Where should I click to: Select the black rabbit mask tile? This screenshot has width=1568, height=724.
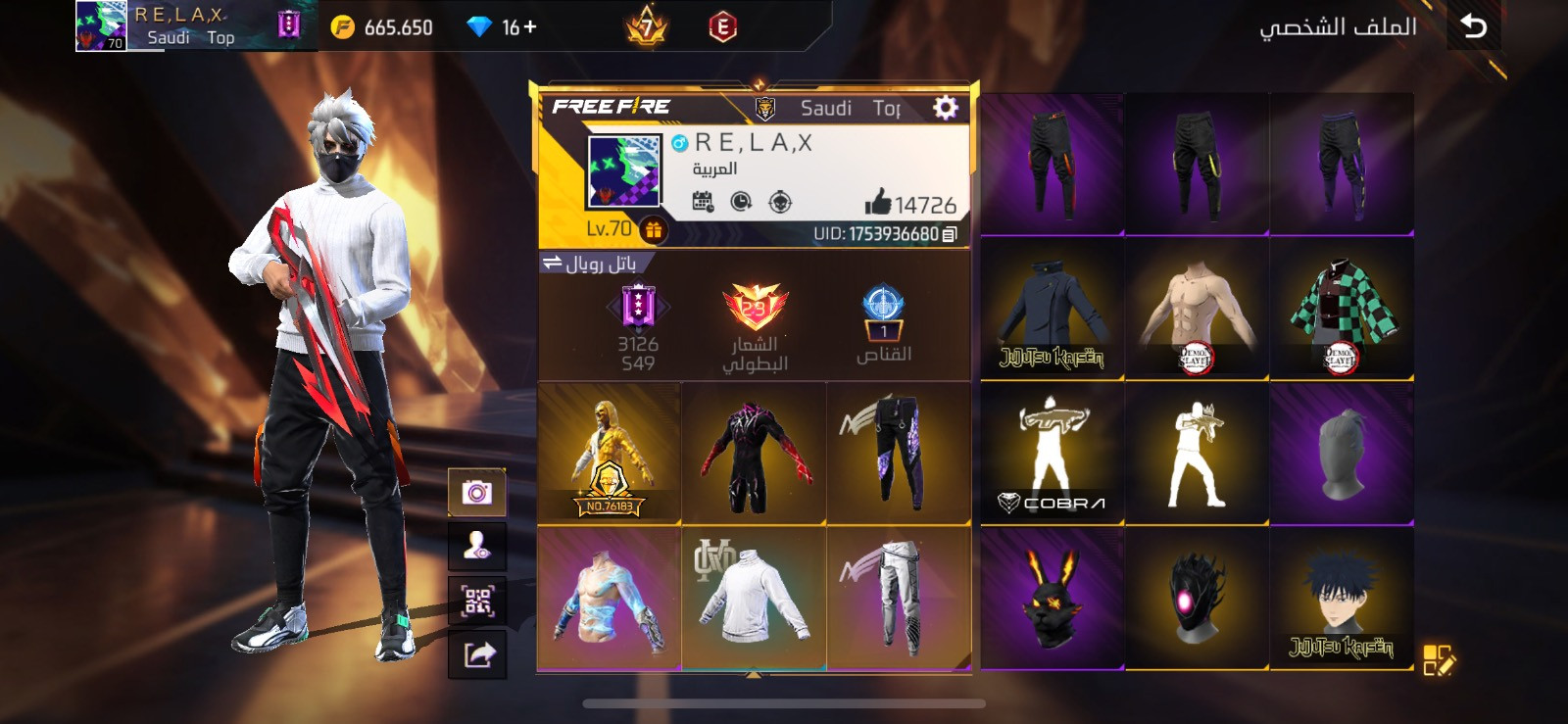pyautogui.click(x=1052, y=599)
